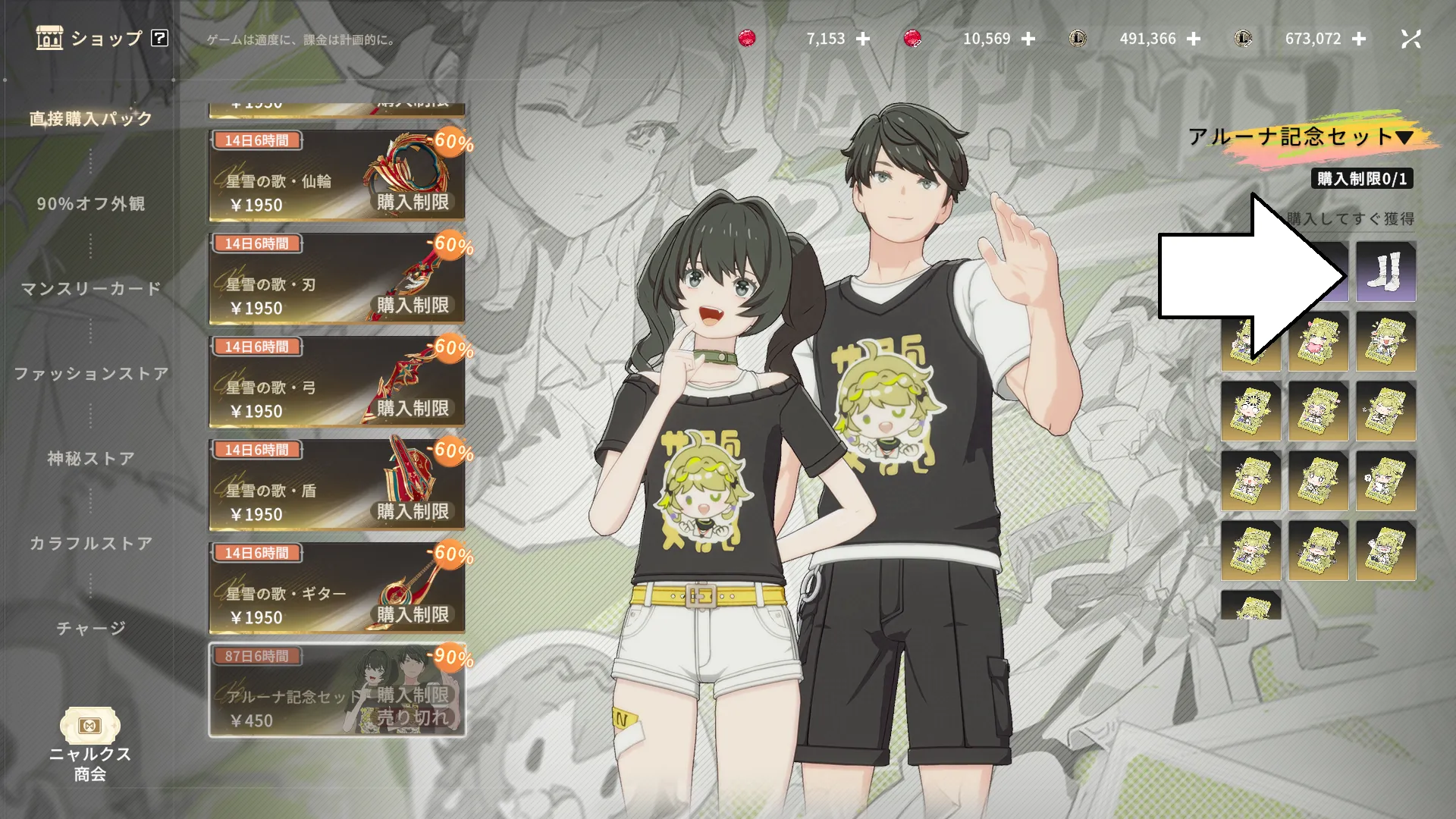Open the チャージ recharge tab

[91, 629]
